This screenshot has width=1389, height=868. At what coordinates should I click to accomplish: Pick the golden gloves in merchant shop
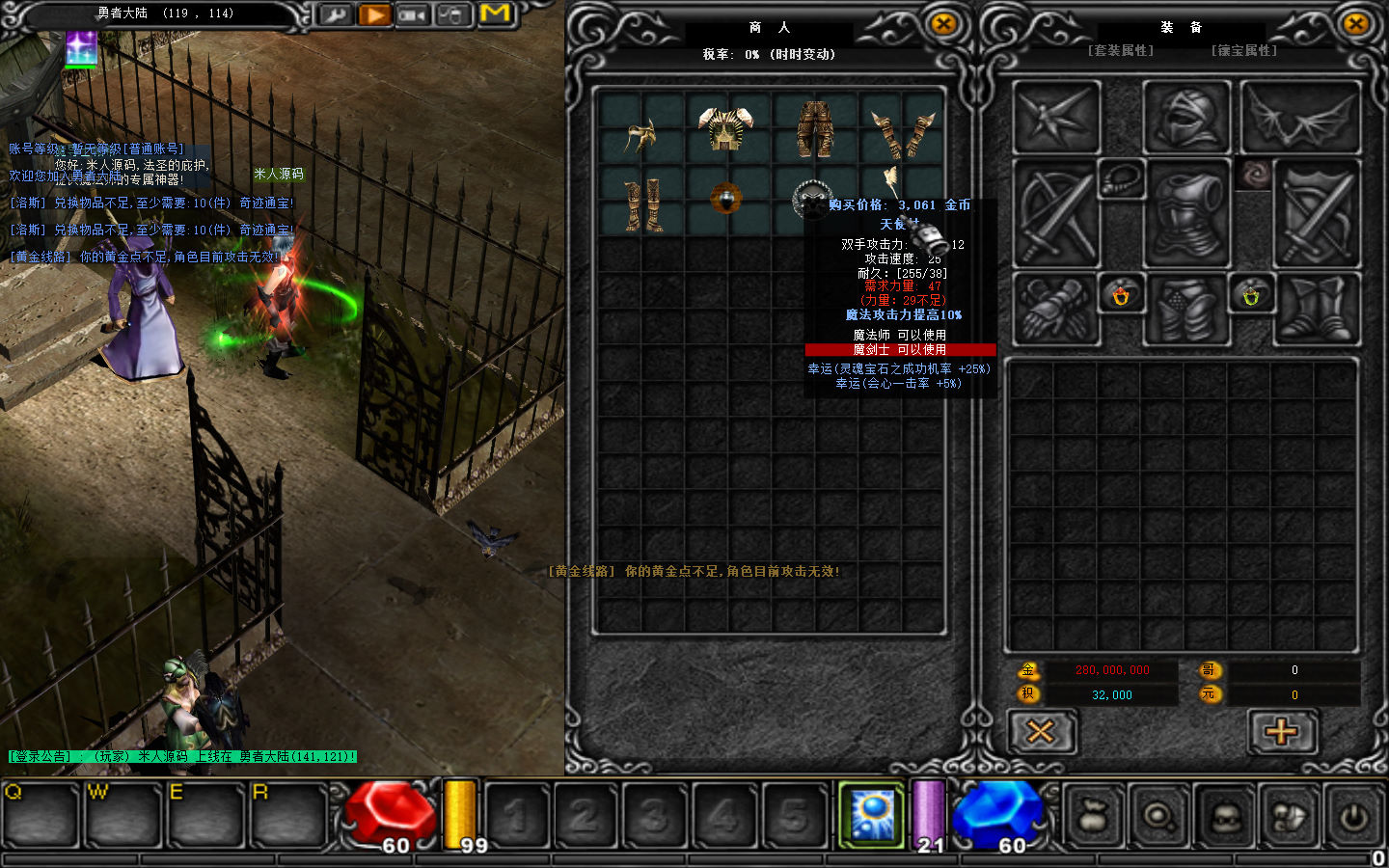pyautogui.click(x=902, y=134)
